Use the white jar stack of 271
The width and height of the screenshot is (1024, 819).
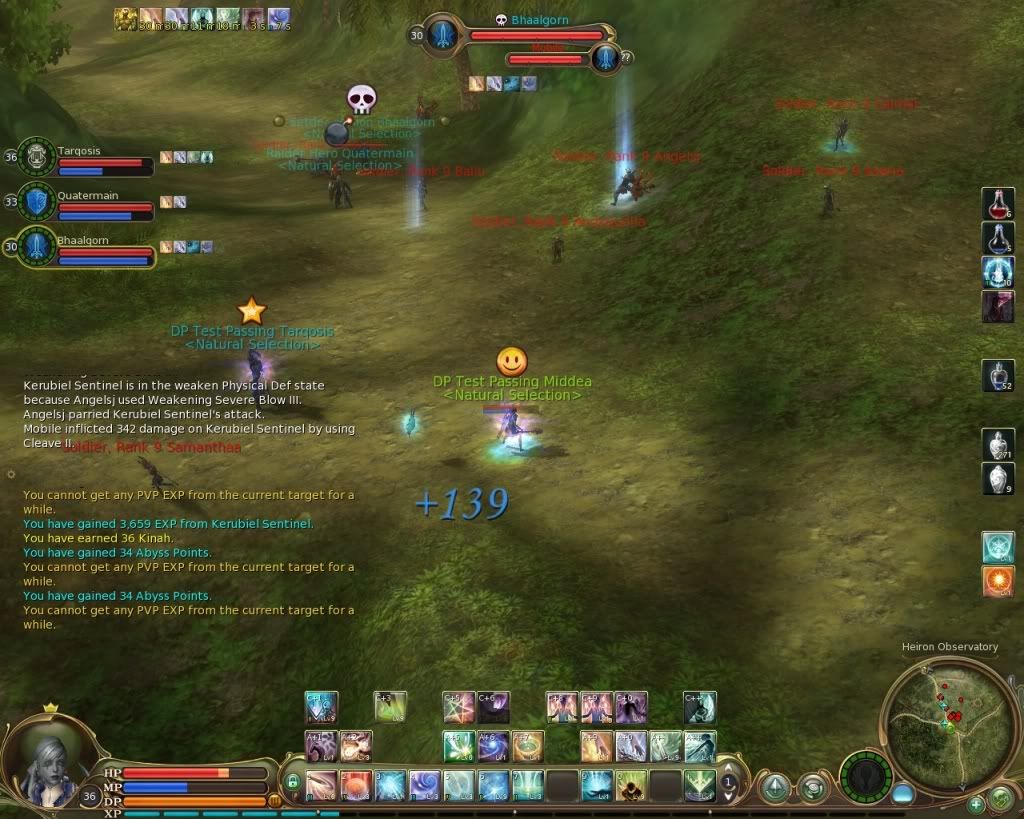coord(997,444)
